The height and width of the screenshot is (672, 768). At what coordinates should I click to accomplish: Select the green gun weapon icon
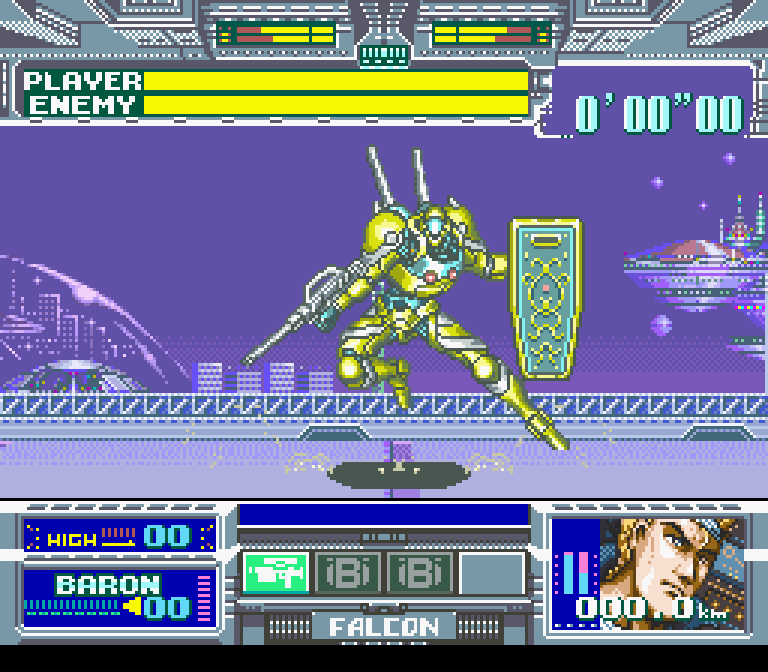(x=276, y=573)
